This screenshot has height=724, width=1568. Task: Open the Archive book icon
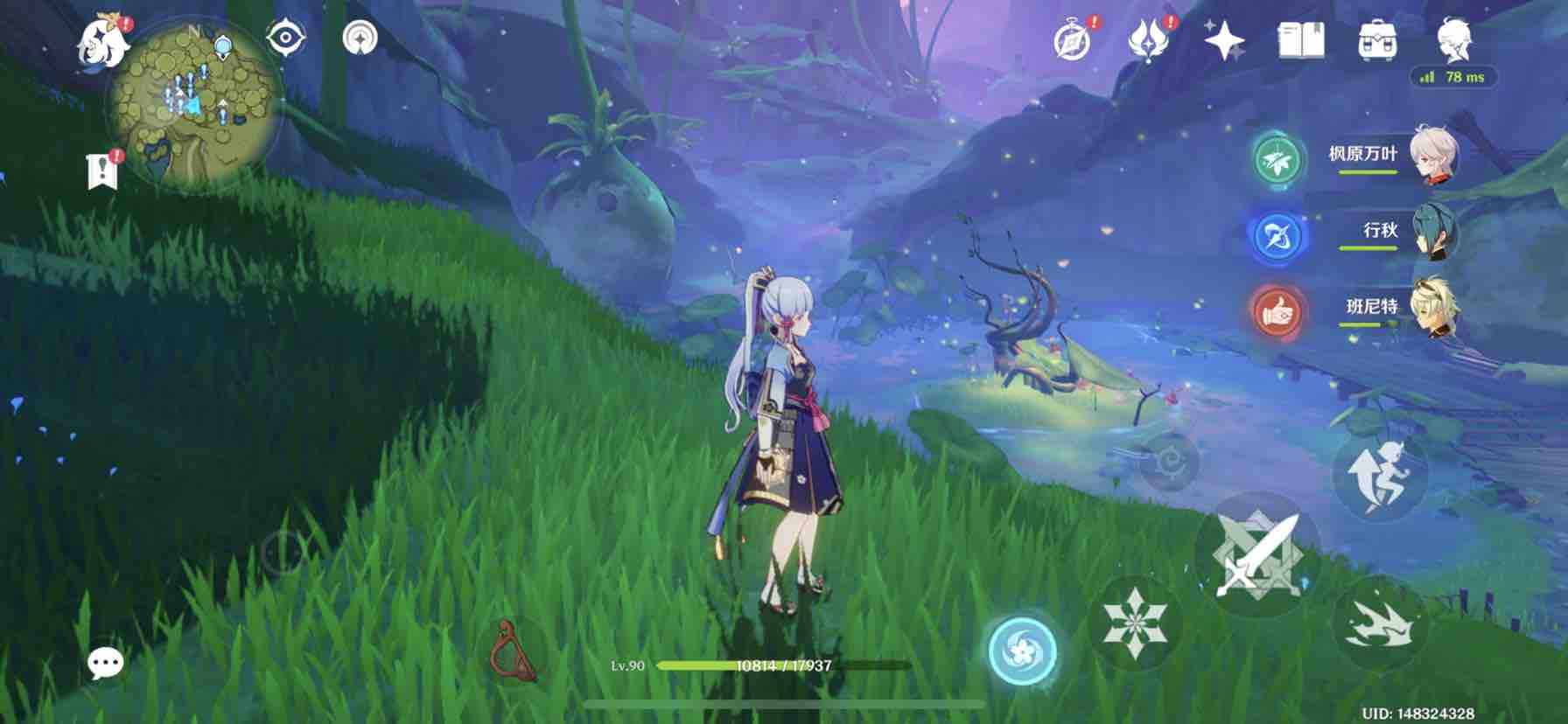point(1300,40)
